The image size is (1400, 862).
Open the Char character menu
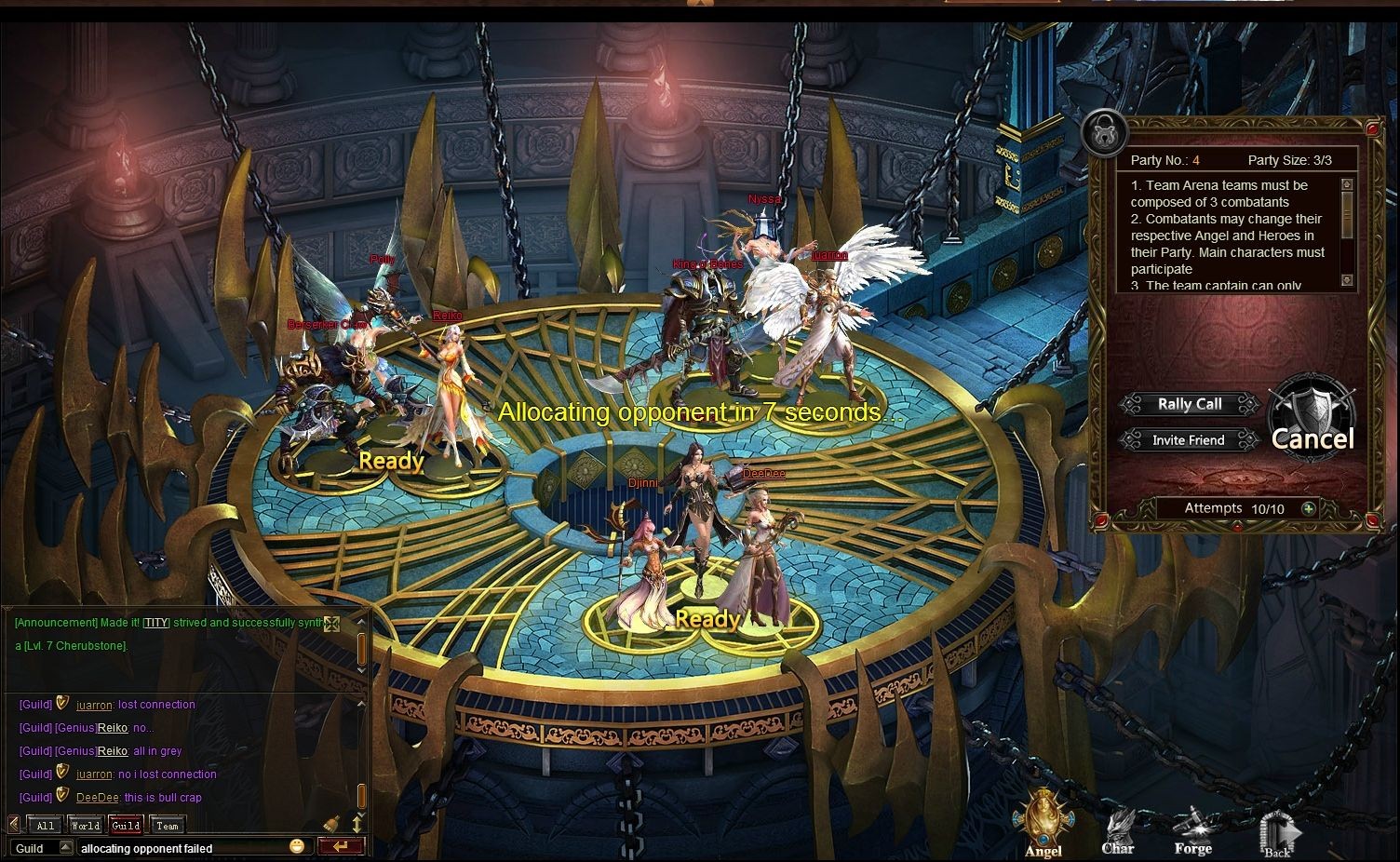click(1118, 828)
